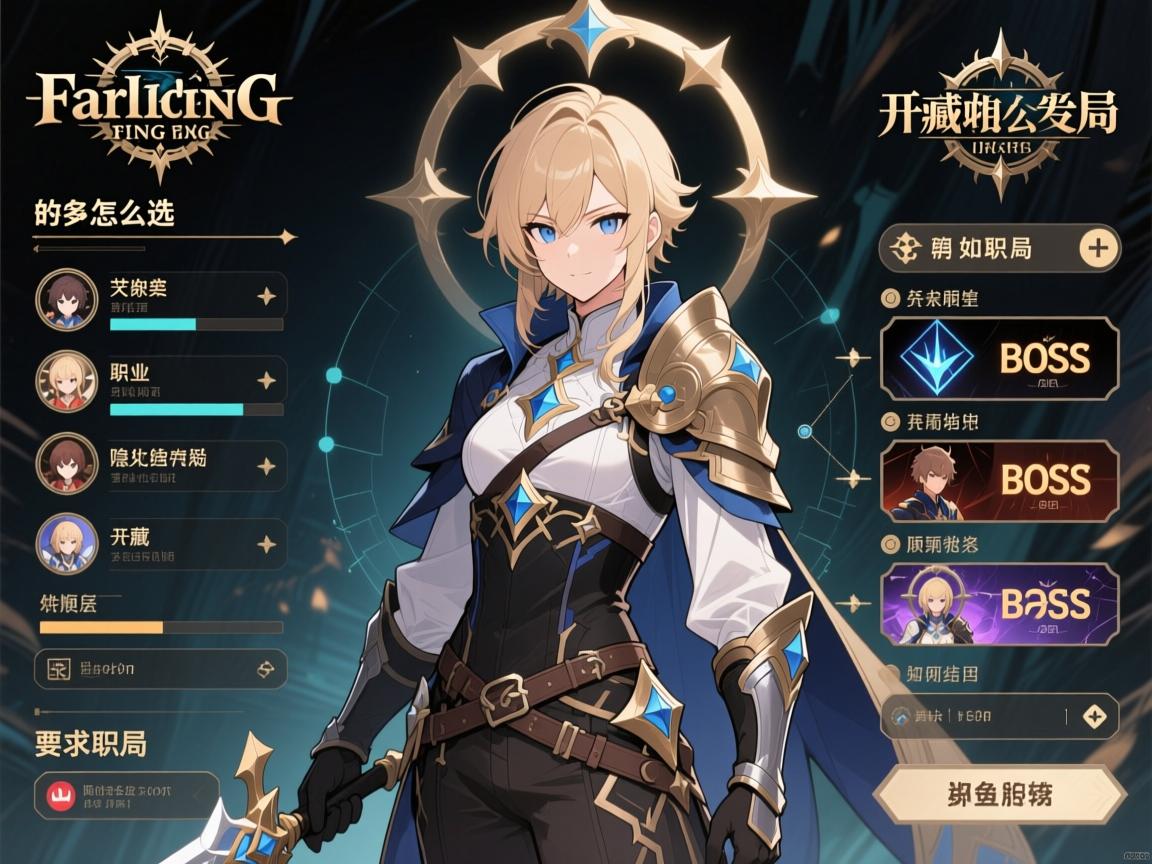The image size is (1152, 864).
Task: Click the sparkle icon beside 开藏
Action: click(266, 544)
